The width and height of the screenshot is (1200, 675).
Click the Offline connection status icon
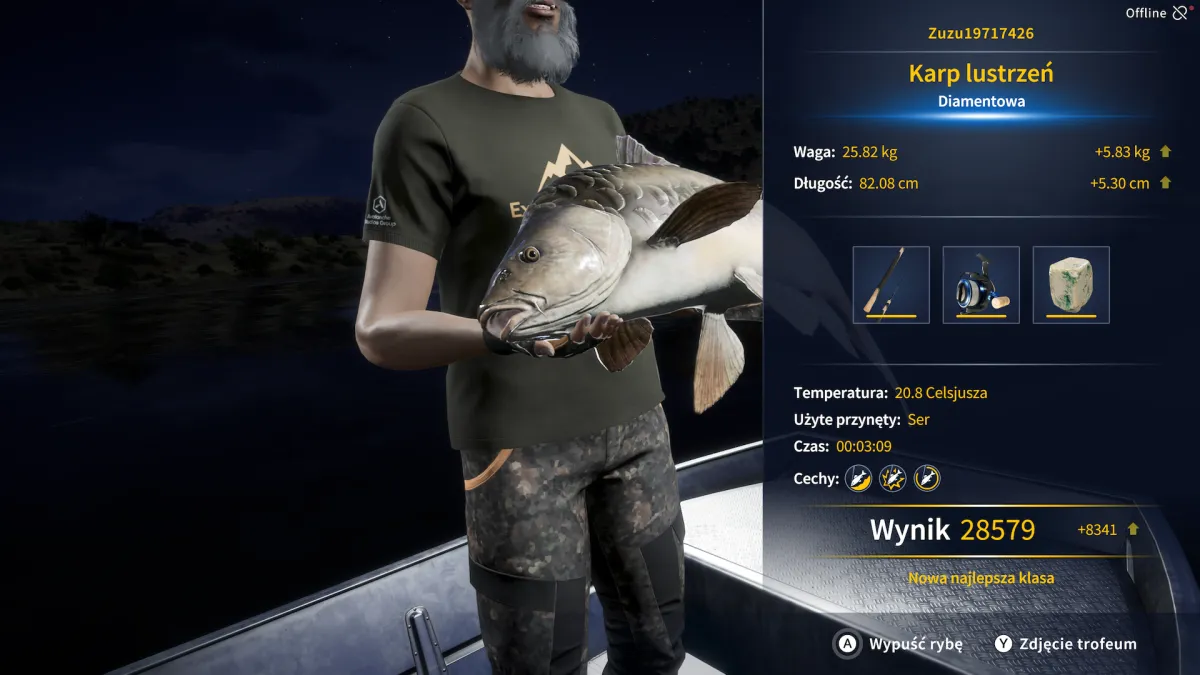(1181, 13)
